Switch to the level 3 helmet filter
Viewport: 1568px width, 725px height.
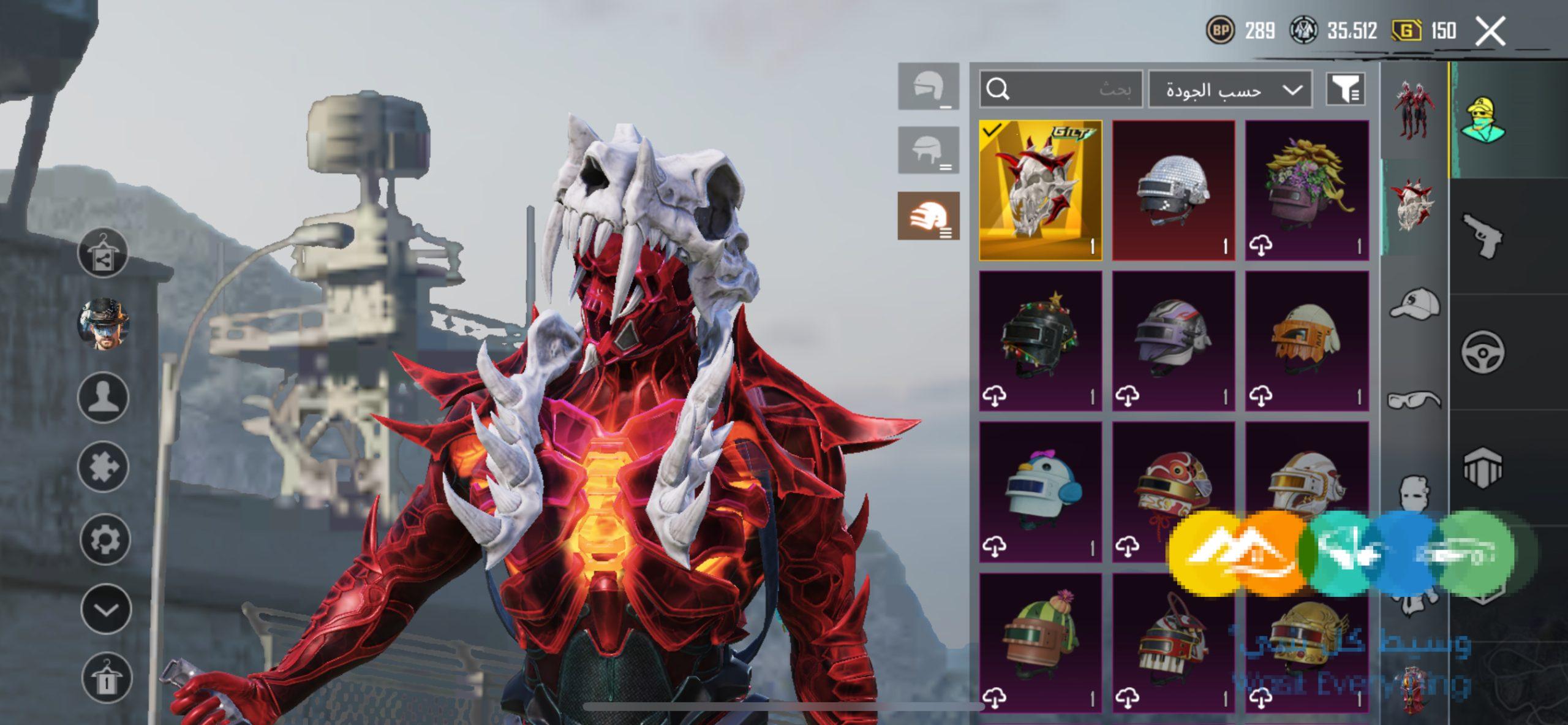tap(929, 216)
